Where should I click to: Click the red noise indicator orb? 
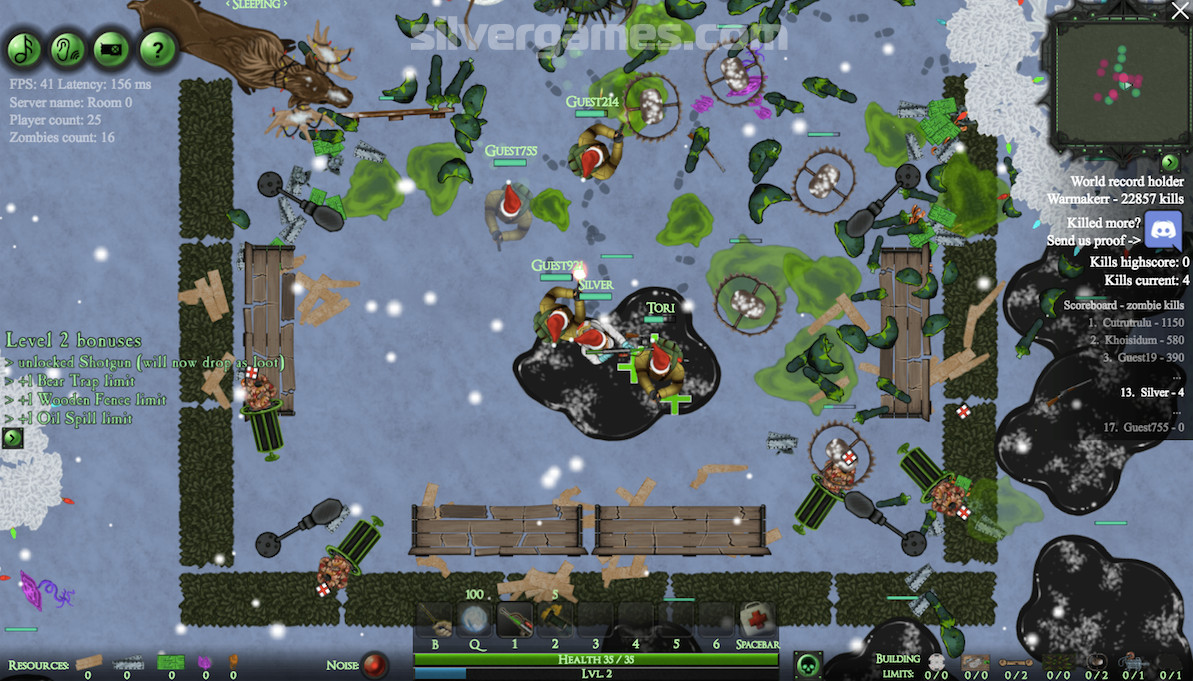click(x=375, y=664)
